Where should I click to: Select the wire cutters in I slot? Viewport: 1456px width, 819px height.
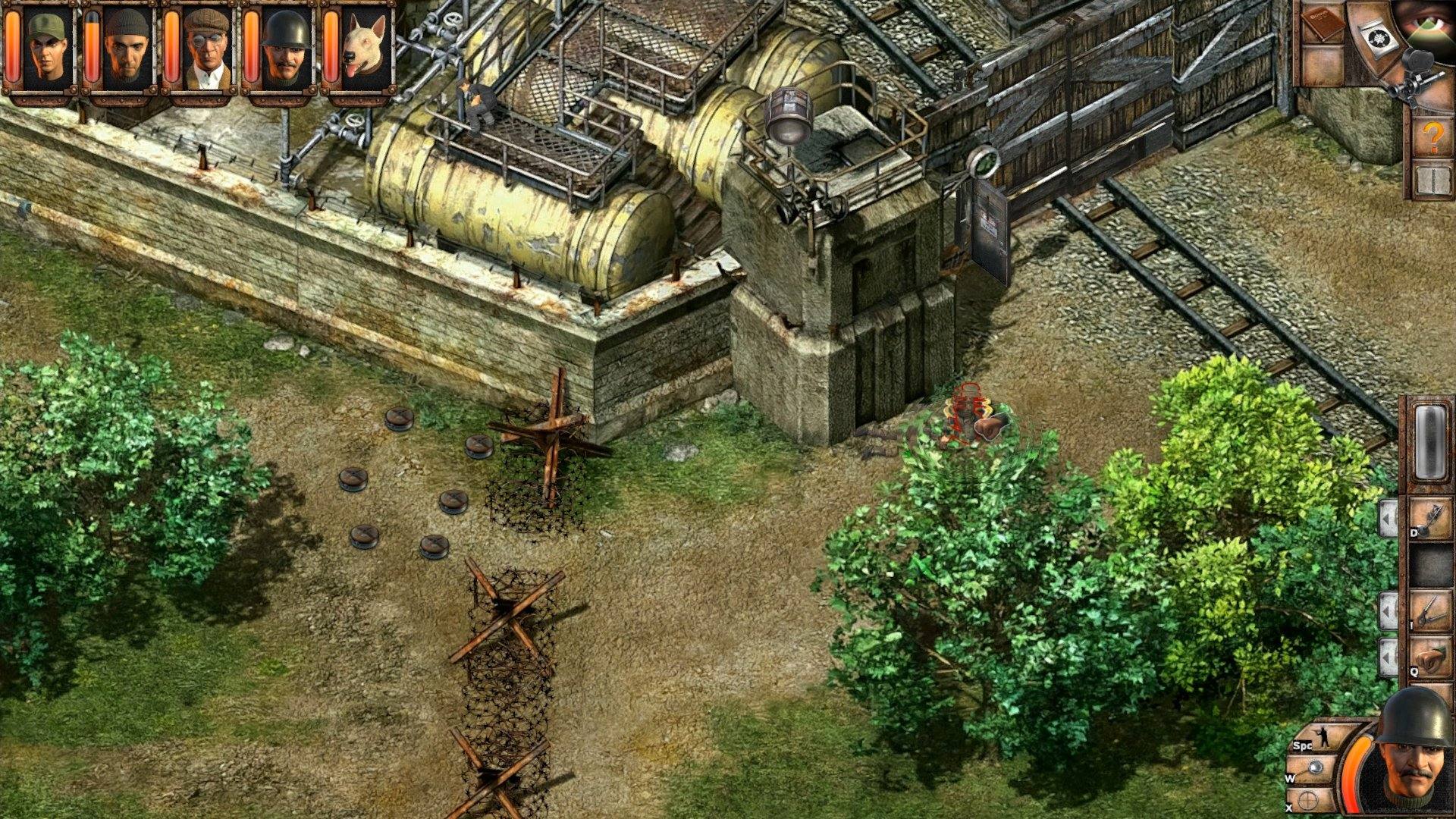coord(1431,610)
